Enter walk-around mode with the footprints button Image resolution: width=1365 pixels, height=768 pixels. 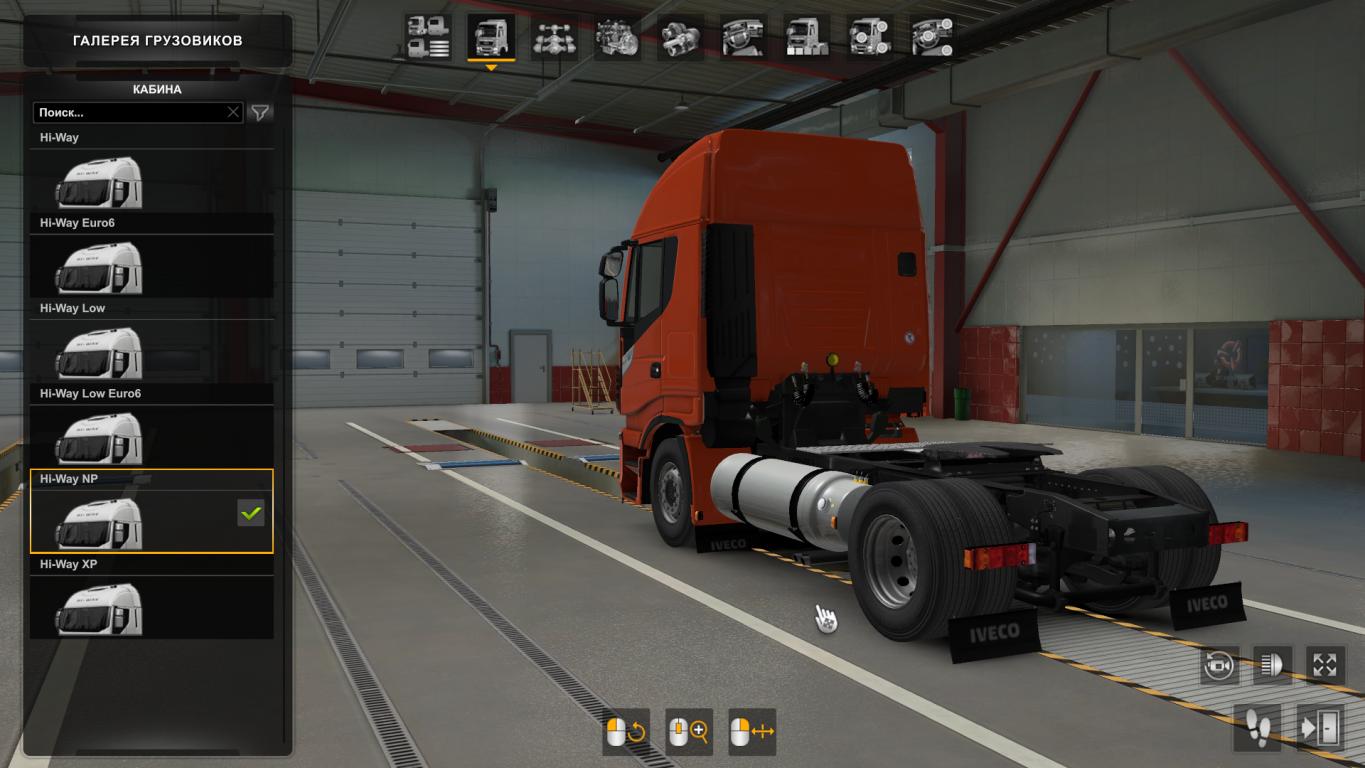coord(1257,728)
